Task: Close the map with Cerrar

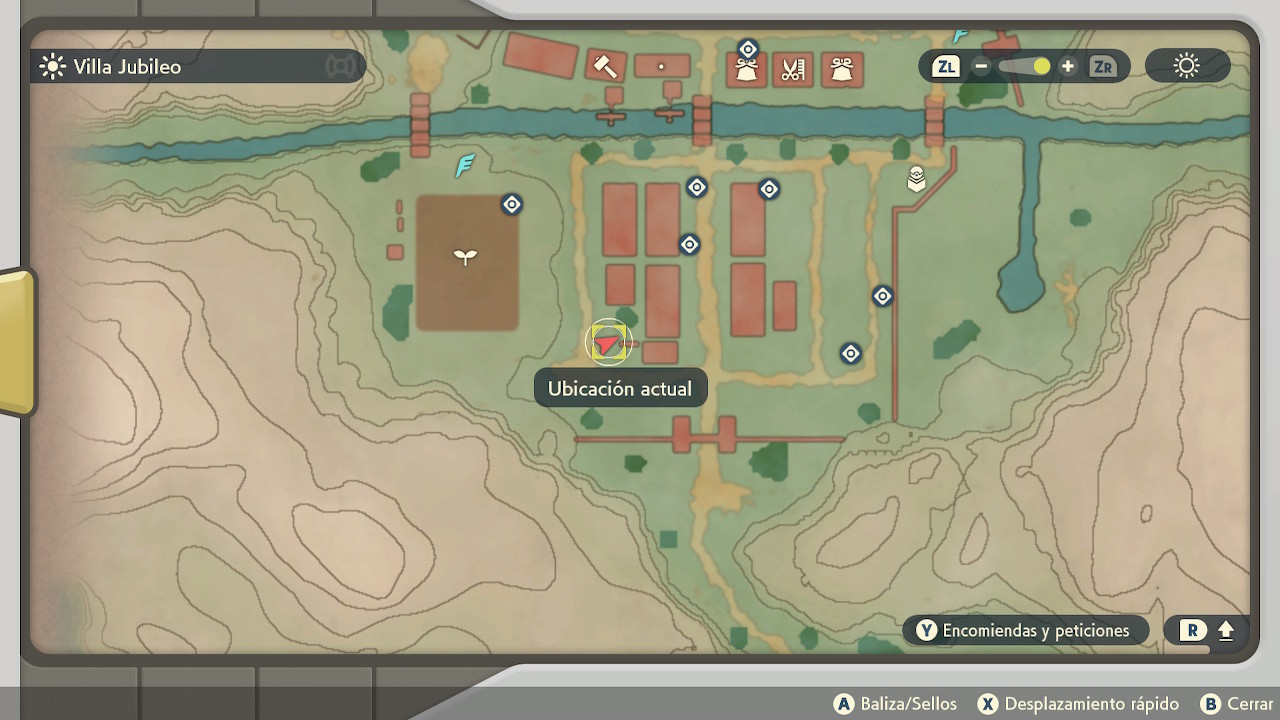Action: coord(1238,704)
